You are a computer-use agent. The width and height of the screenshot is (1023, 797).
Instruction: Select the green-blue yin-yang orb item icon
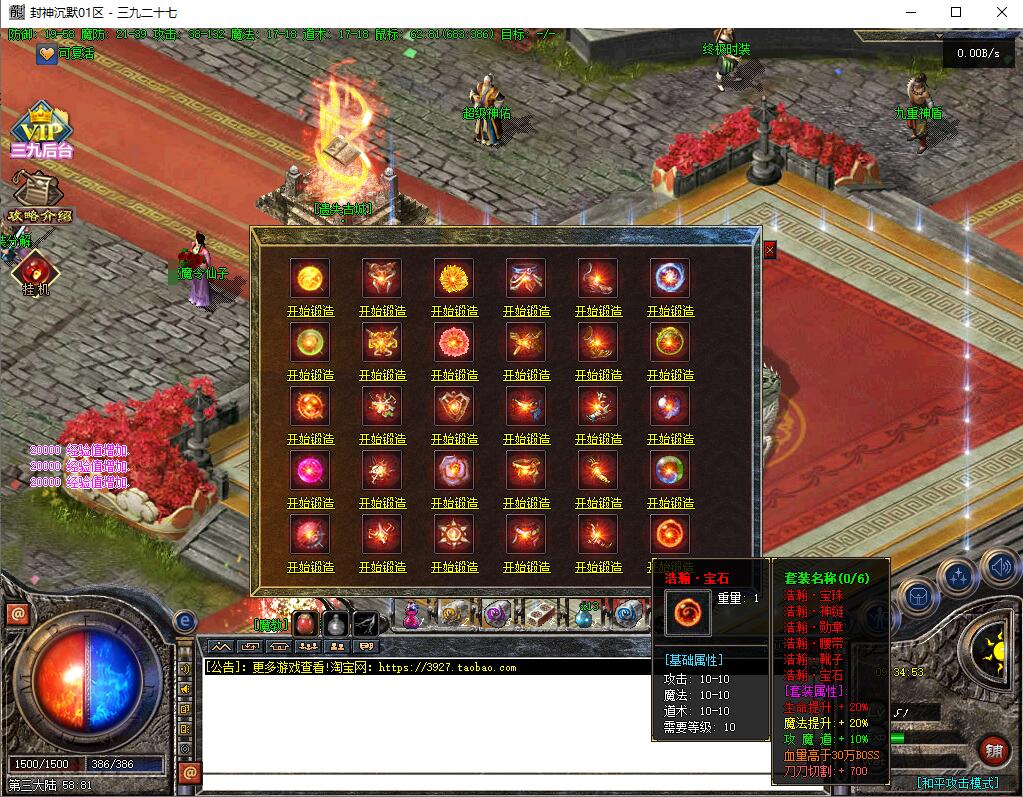click(x=669, y=470)
